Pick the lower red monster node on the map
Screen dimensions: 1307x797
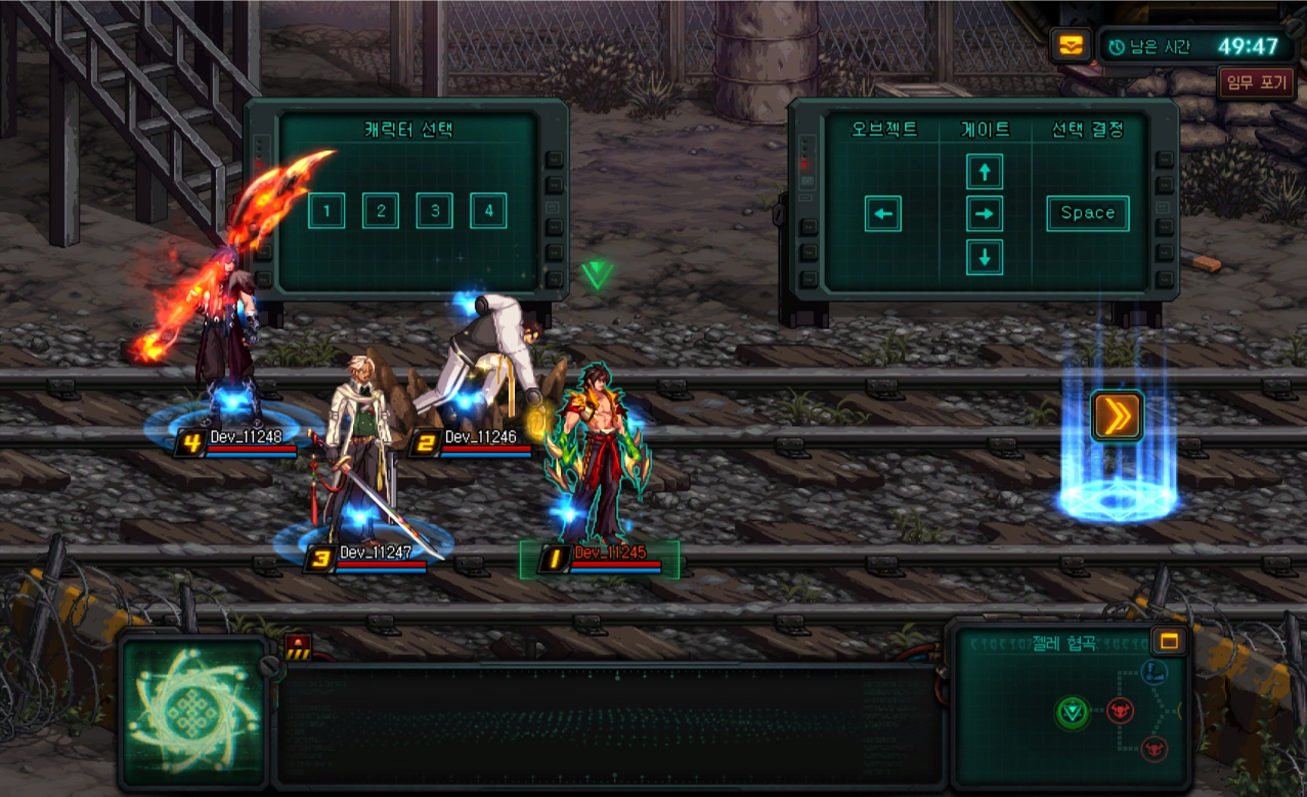[1154, 747]
